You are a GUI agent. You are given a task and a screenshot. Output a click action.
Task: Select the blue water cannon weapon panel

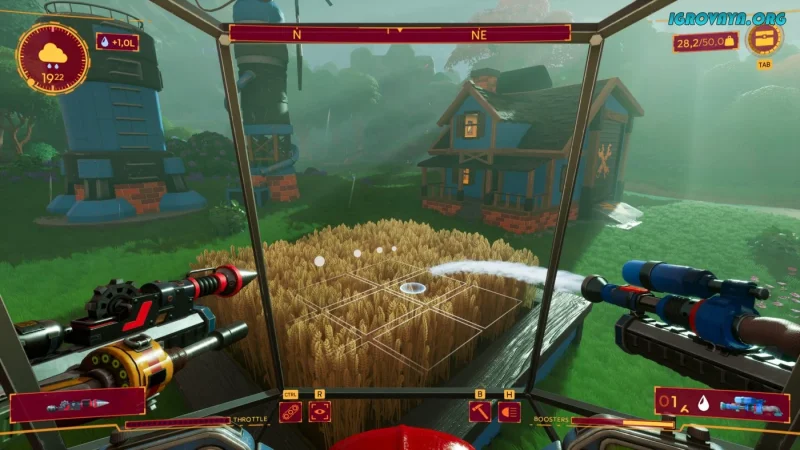coord(721,404)
